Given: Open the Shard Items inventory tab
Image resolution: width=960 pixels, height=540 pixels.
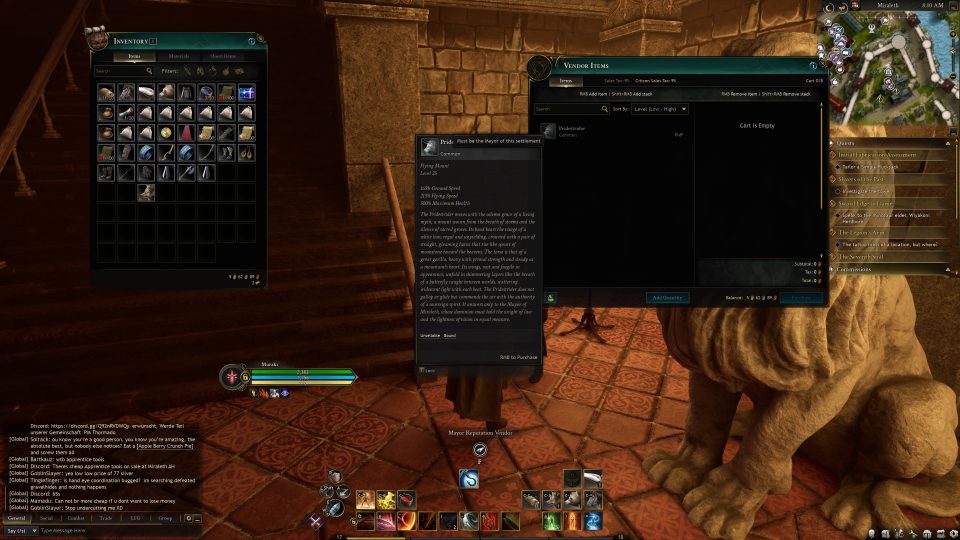Looking at the screenshot, I should click(x=222, y=56).
